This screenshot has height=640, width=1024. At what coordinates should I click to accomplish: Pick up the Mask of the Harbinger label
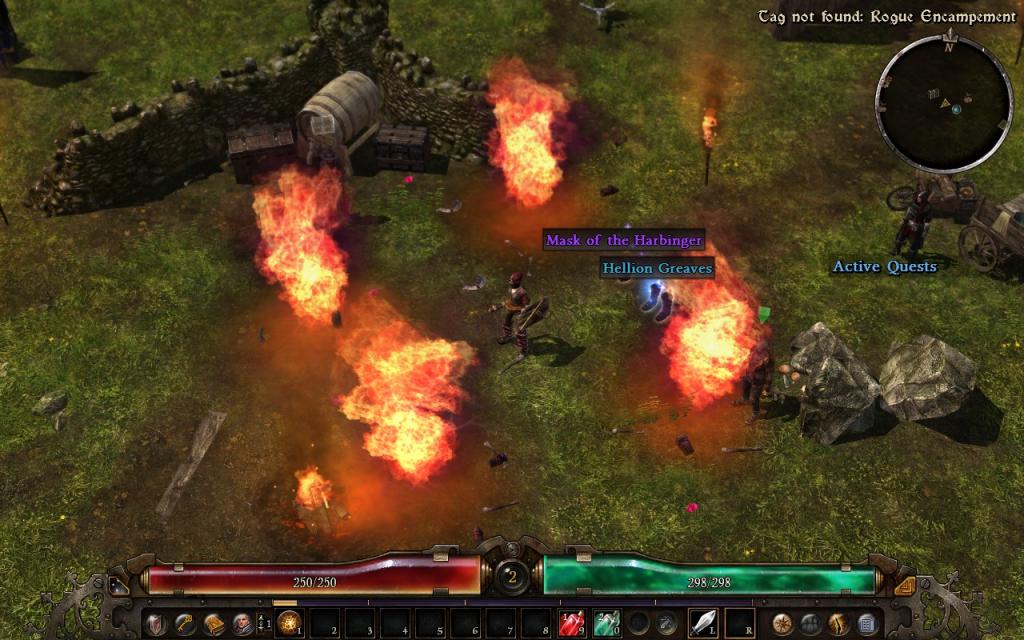click(624, 240)
